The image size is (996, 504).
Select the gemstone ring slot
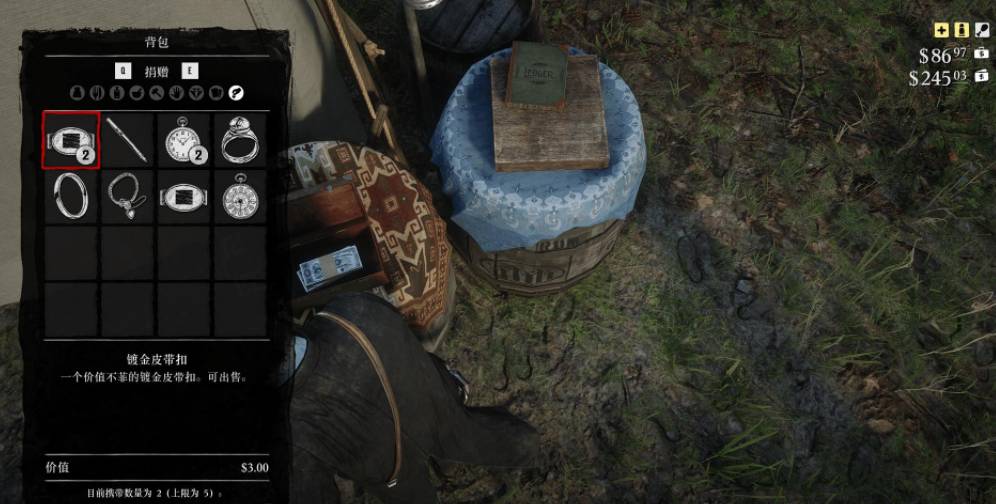click(239, 140)
